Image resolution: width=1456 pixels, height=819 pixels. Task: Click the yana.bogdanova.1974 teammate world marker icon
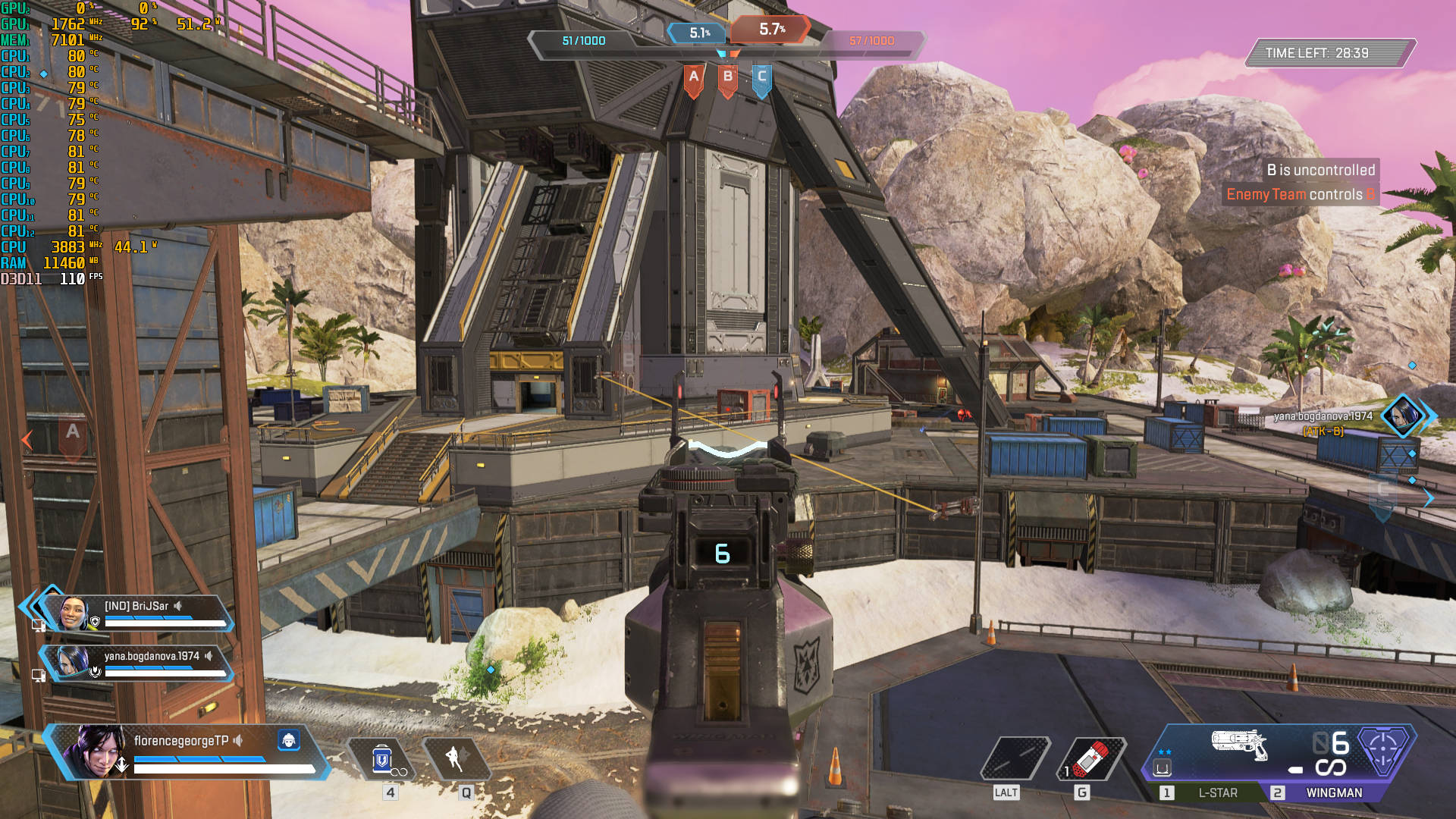coord(1402,415)
